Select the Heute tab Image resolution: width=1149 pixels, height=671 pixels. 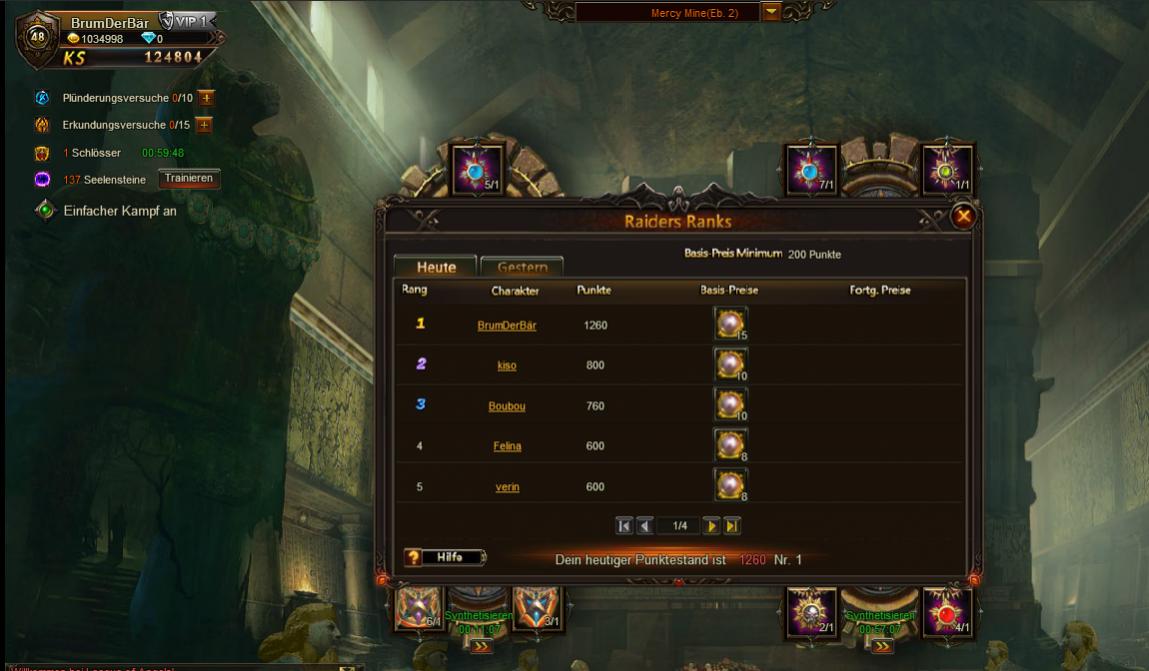point(435,267)
